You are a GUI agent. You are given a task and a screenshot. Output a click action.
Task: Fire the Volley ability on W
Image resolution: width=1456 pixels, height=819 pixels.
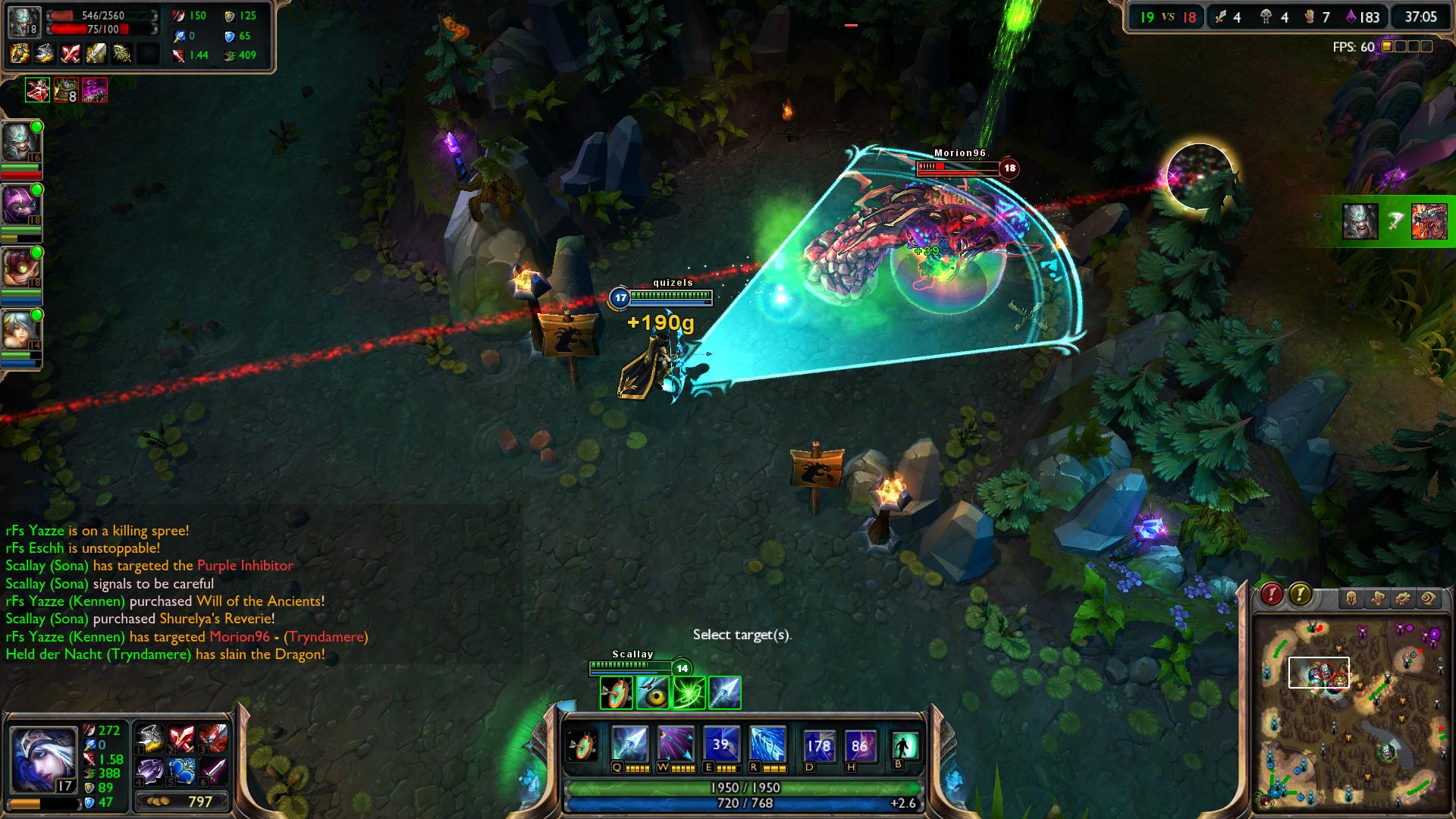click(x=675, y=745)
